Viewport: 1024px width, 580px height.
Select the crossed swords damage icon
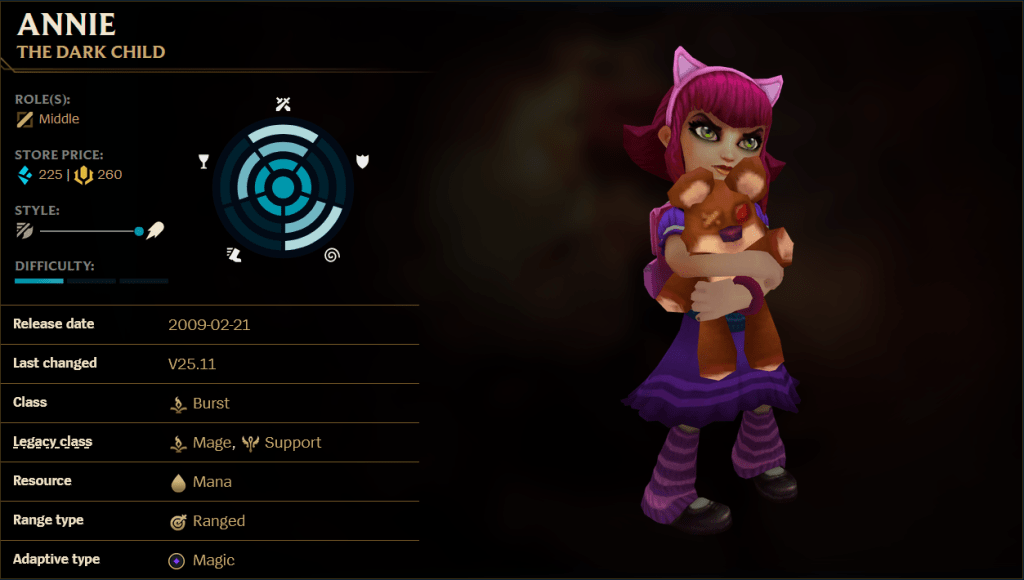pos(283,104)
